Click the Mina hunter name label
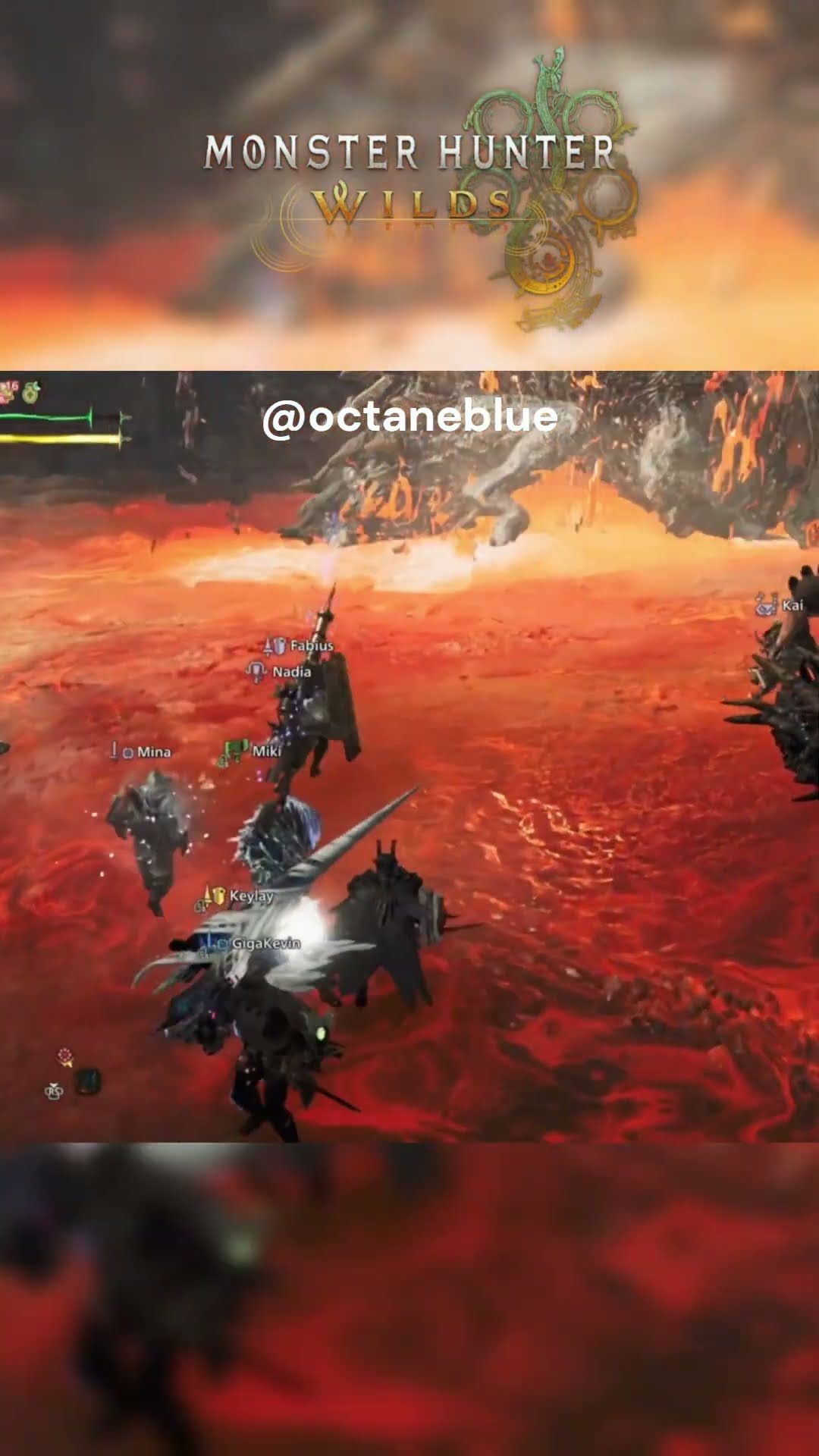 (x=153, y=752)
